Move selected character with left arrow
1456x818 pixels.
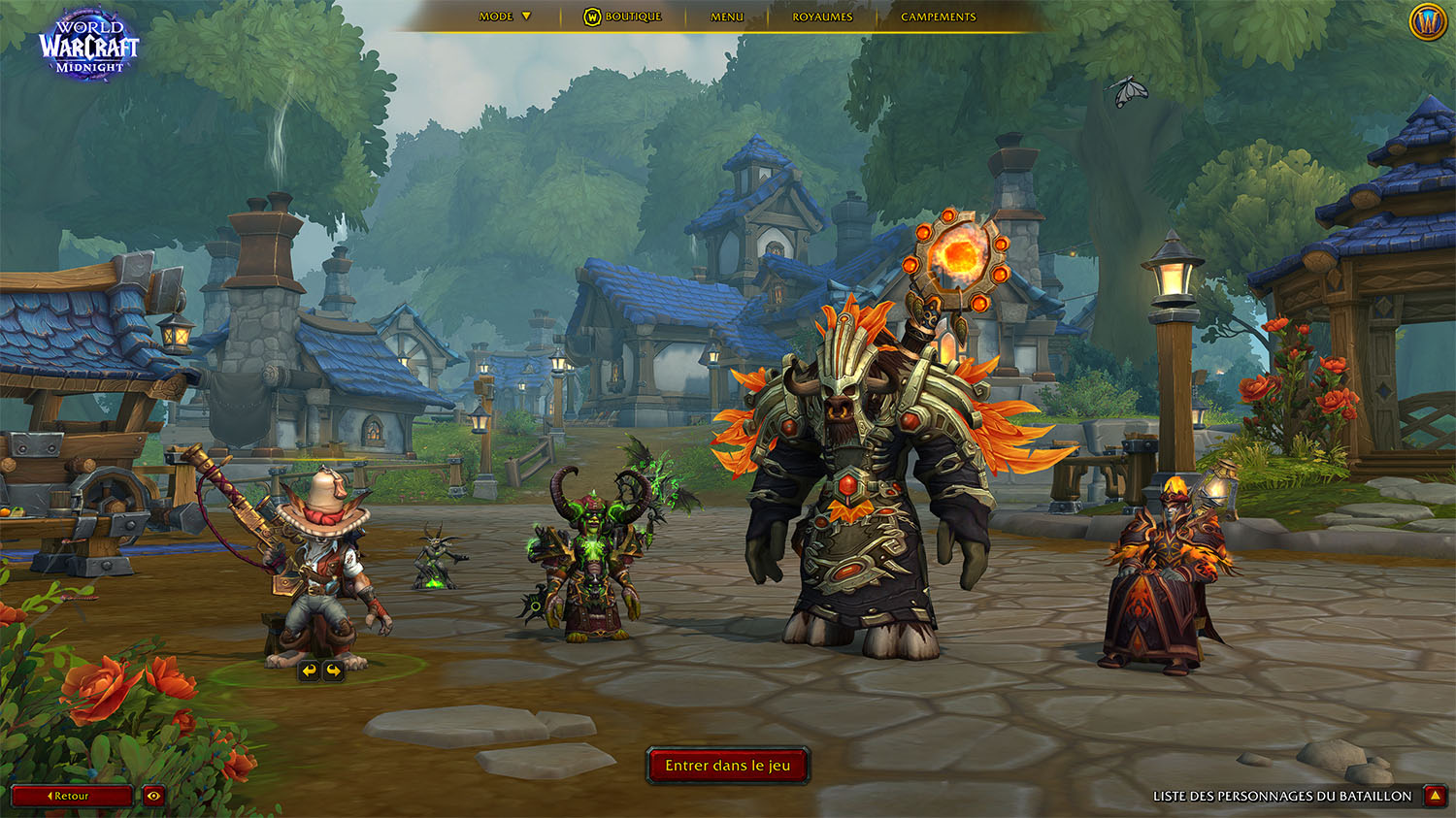pos(309,670)
